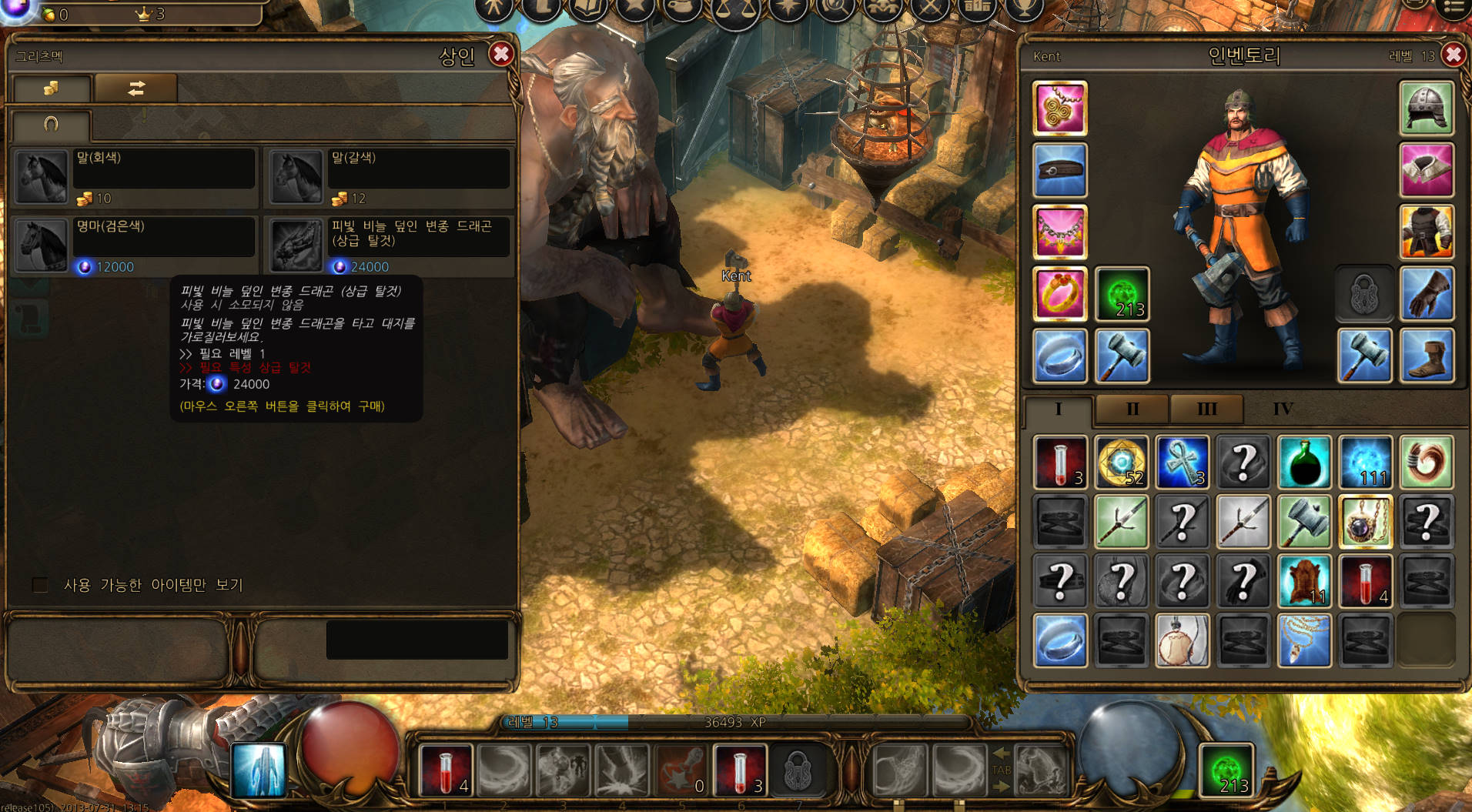Choose the black steed for 12000
Screen dimensions: 1472x812
point(135,245)
